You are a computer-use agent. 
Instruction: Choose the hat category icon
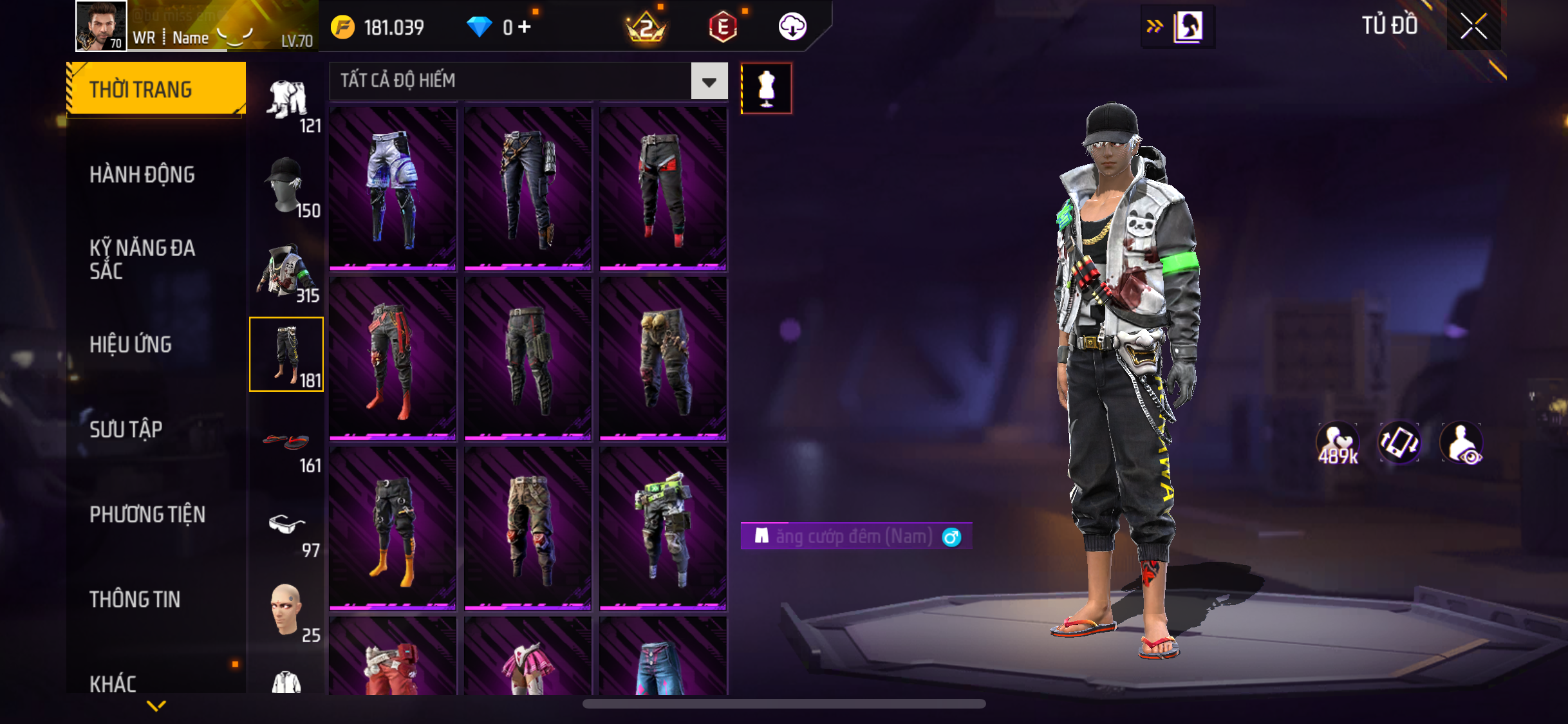coord(286,185)
